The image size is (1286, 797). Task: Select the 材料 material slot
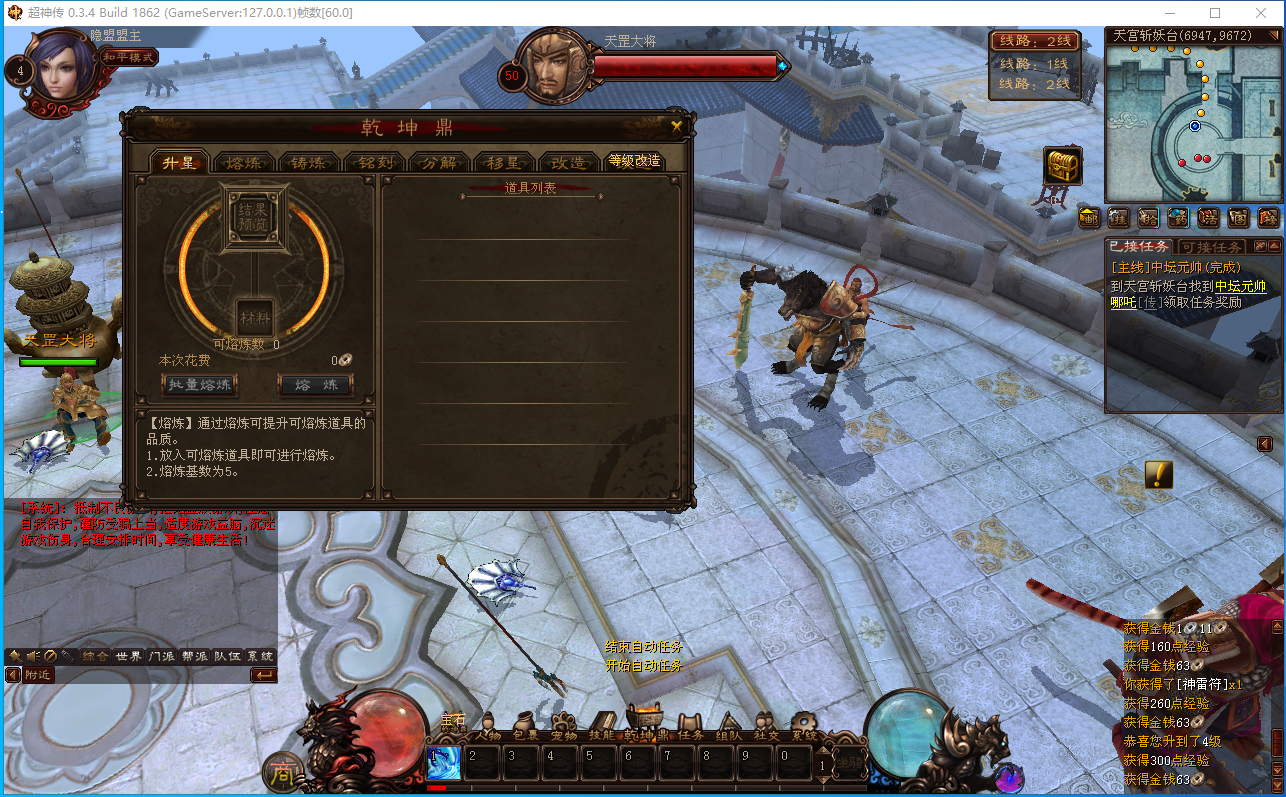click(254, 318)
